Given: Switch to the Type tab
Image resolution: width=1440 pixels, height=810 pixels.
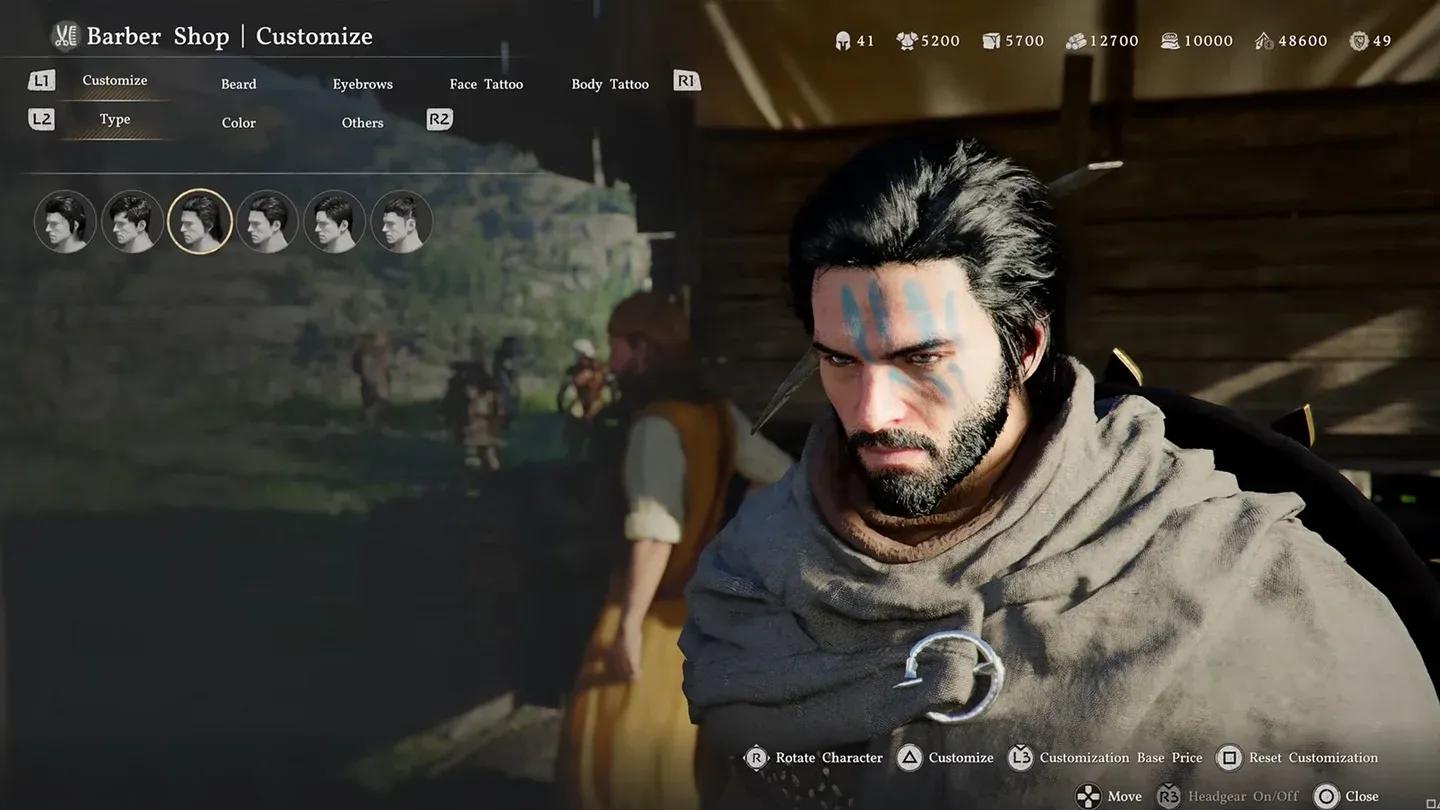Looking at the screenshot, I should pyautogui.click(x=114, y=118).
